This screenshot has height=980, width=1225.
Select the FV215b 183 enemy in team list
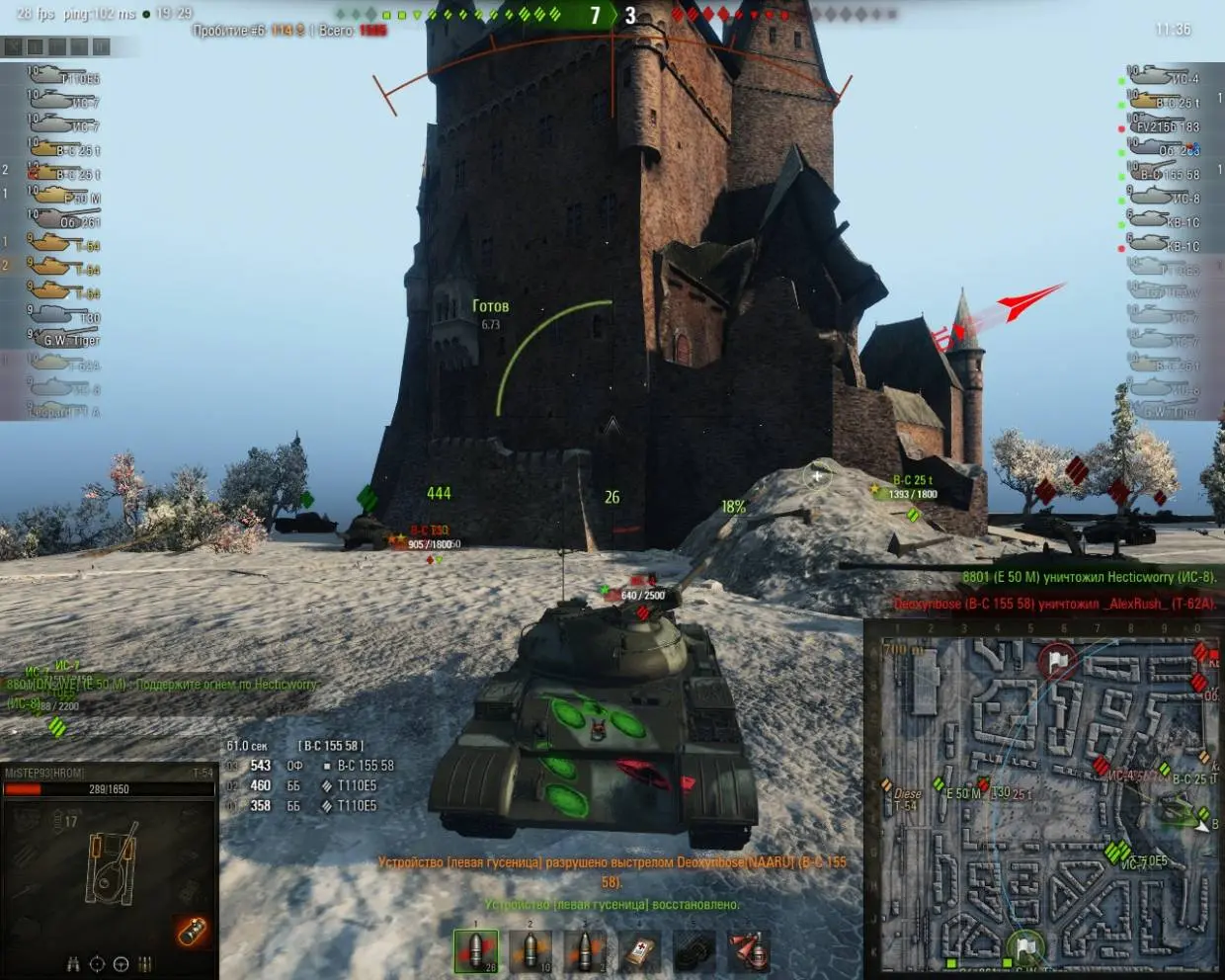(x=1166, y=125)
